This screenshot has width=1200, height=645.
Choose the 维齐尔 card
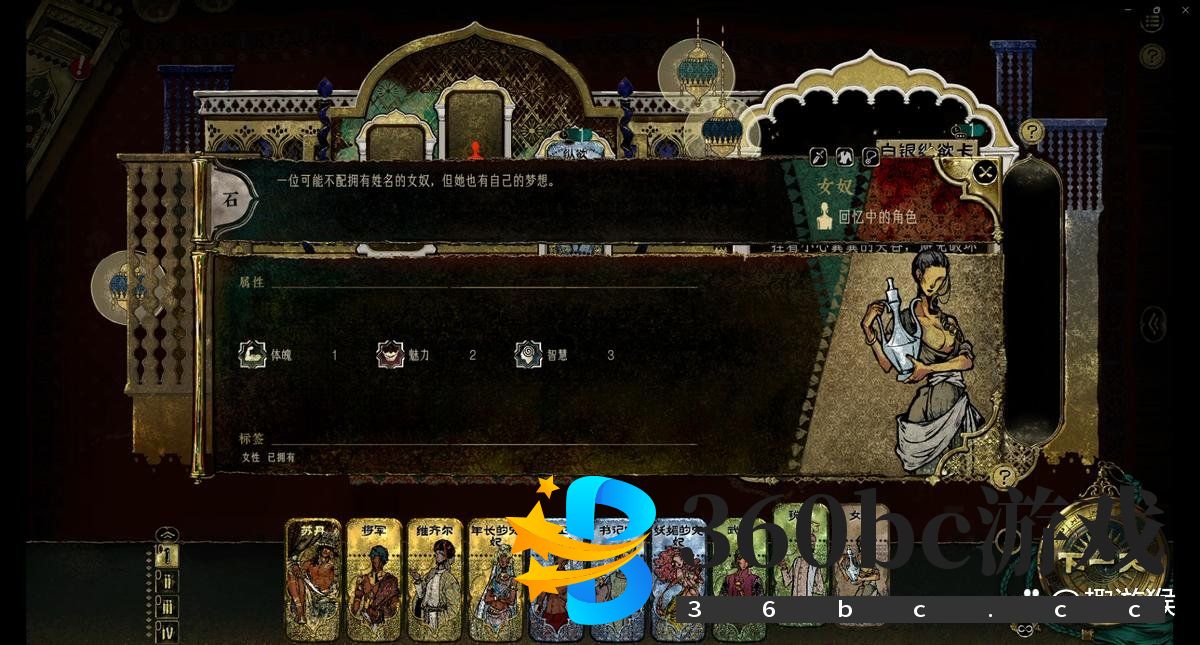435,580
